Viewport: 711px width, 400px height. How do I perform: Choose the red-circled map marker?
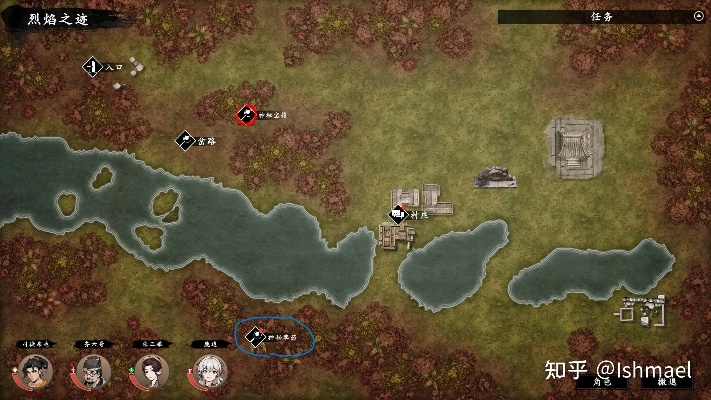[x=245, y=115]
